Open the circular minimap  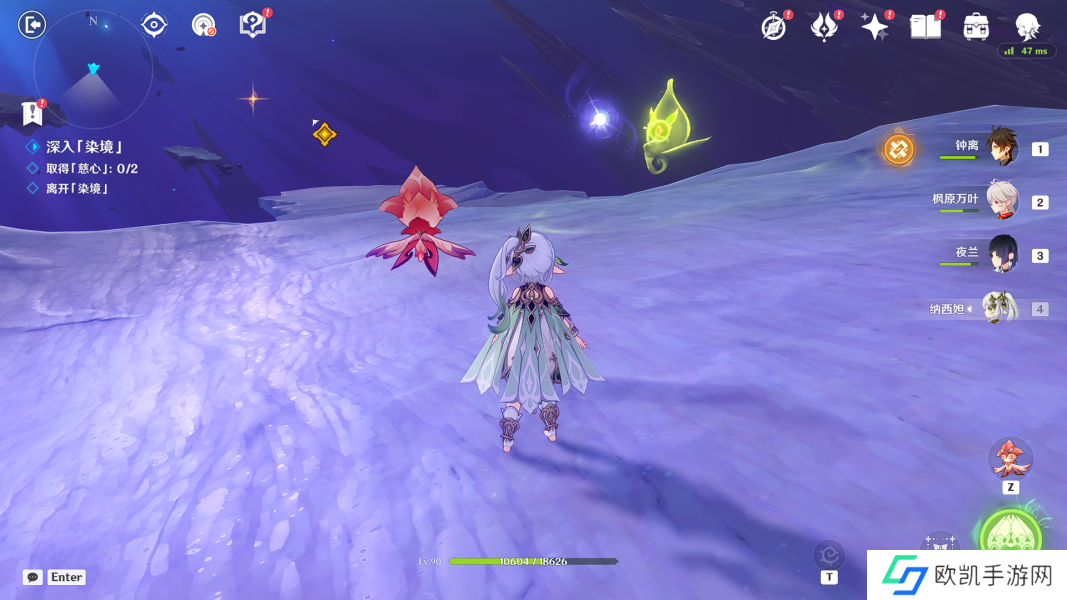[93, 69]
